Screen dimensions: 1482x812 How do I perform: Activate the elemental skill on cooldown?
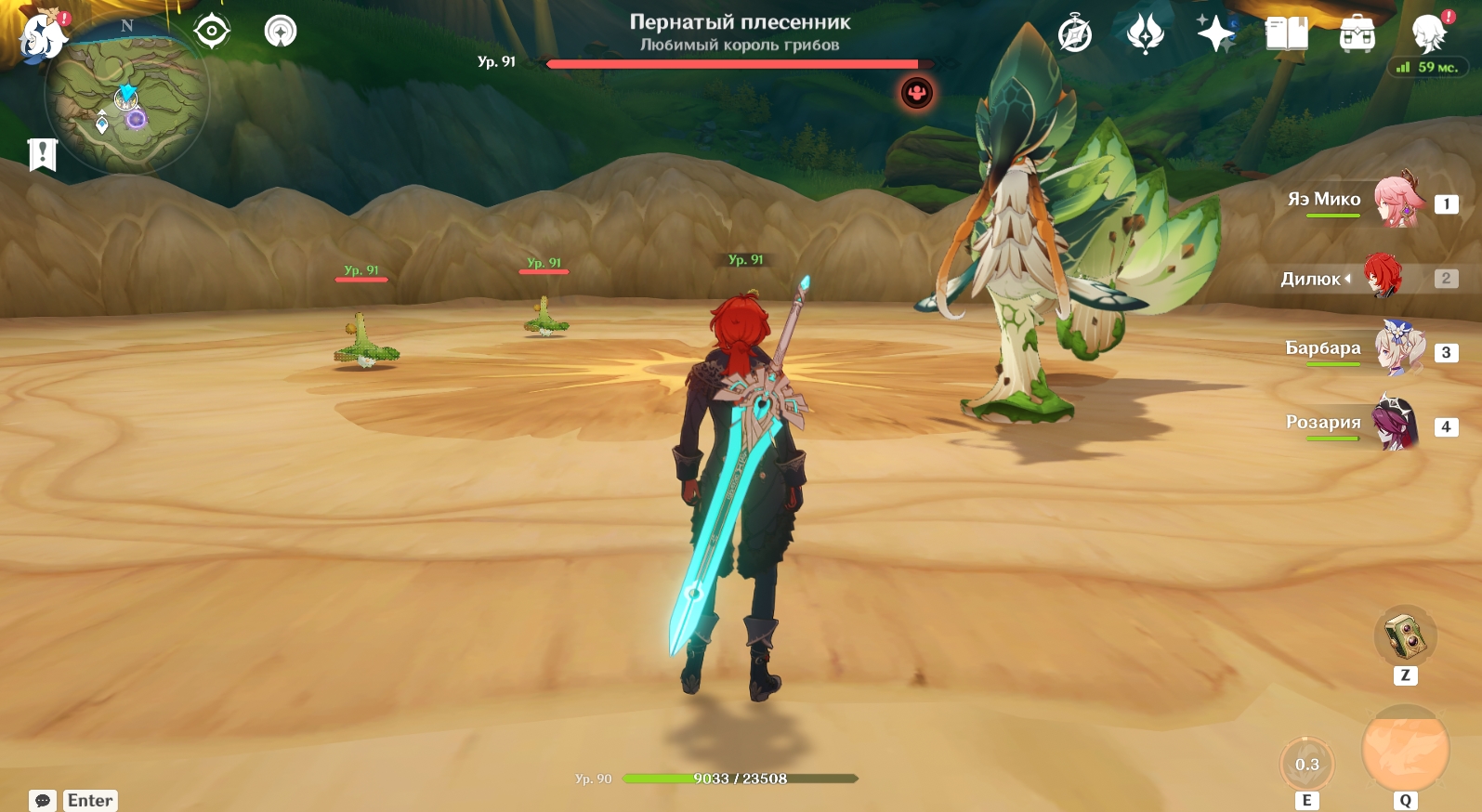pos(1307,765)
